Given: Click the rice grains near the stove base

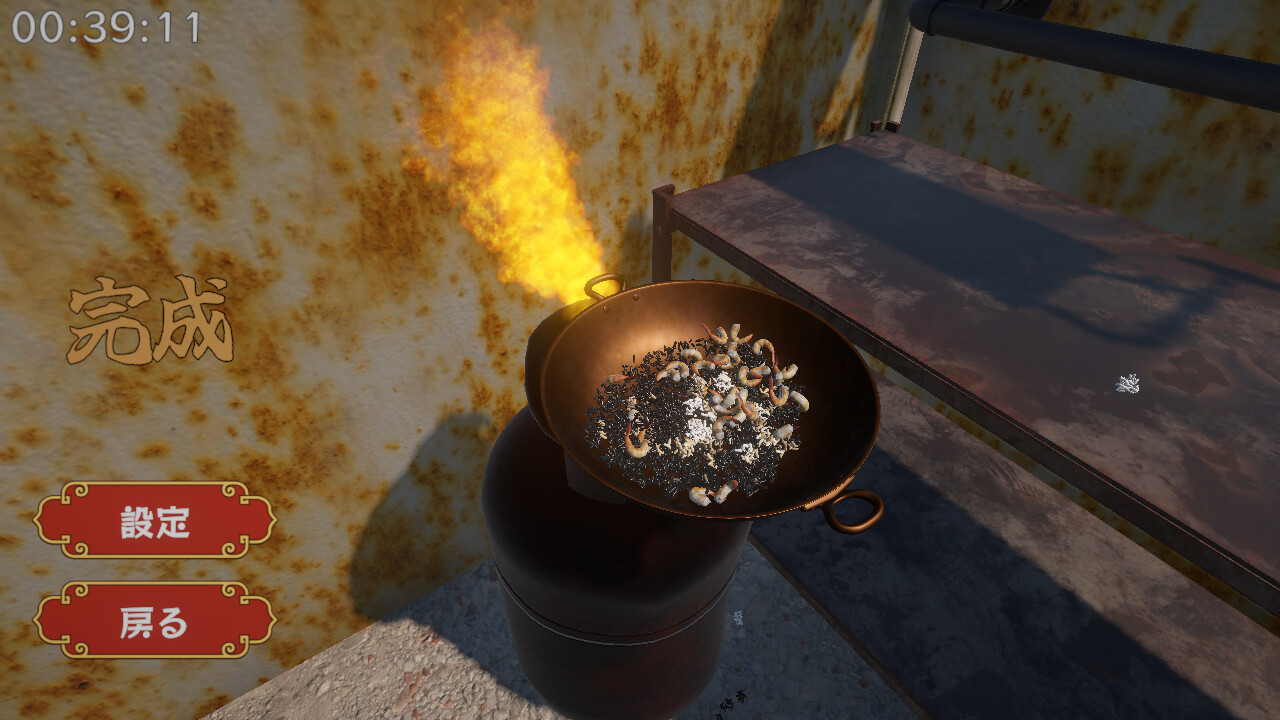Looking at the screenshot, I should pos(738,618).
